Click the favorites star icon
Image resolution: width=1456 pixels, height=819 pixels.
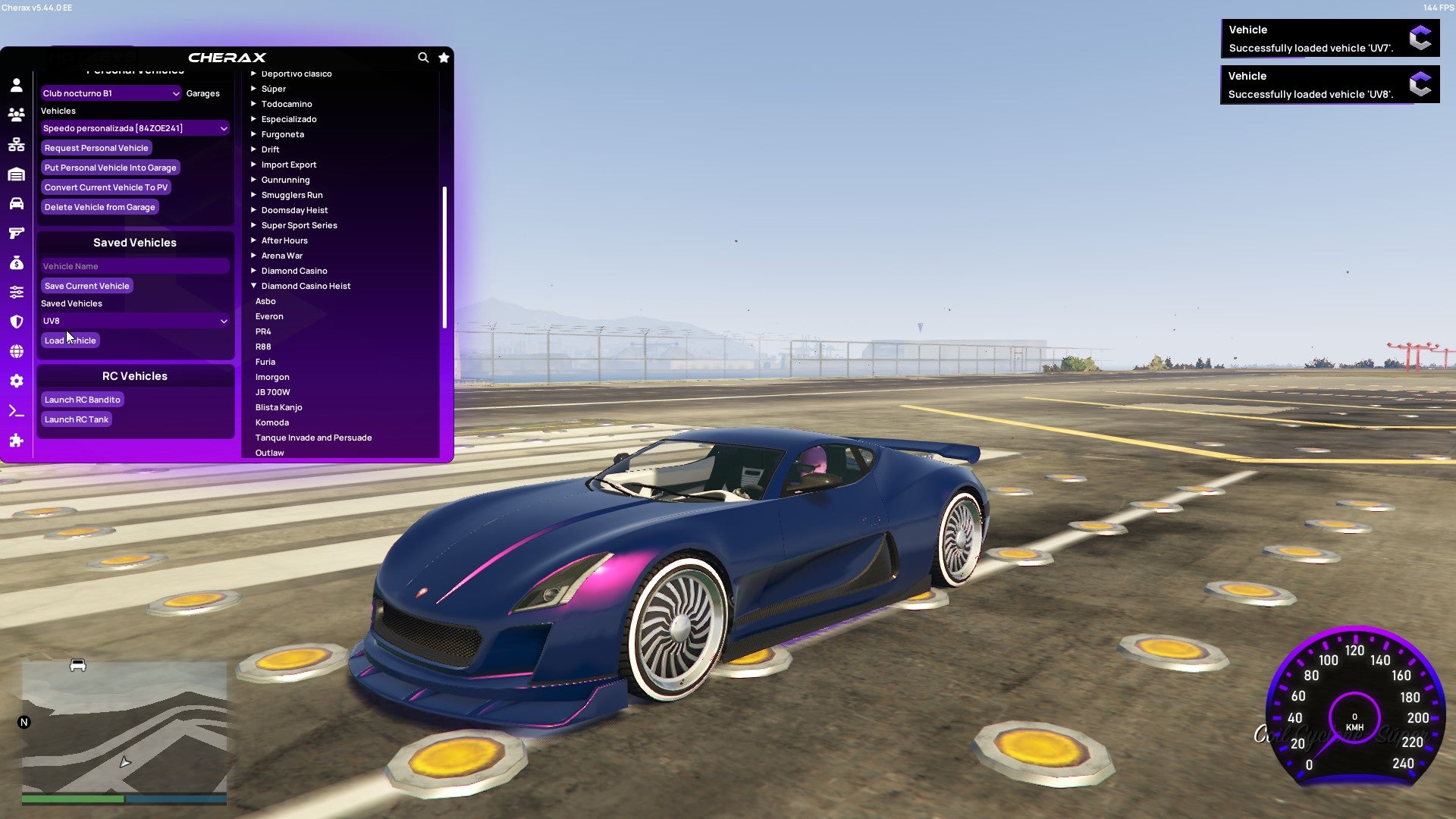coord(444,58)
